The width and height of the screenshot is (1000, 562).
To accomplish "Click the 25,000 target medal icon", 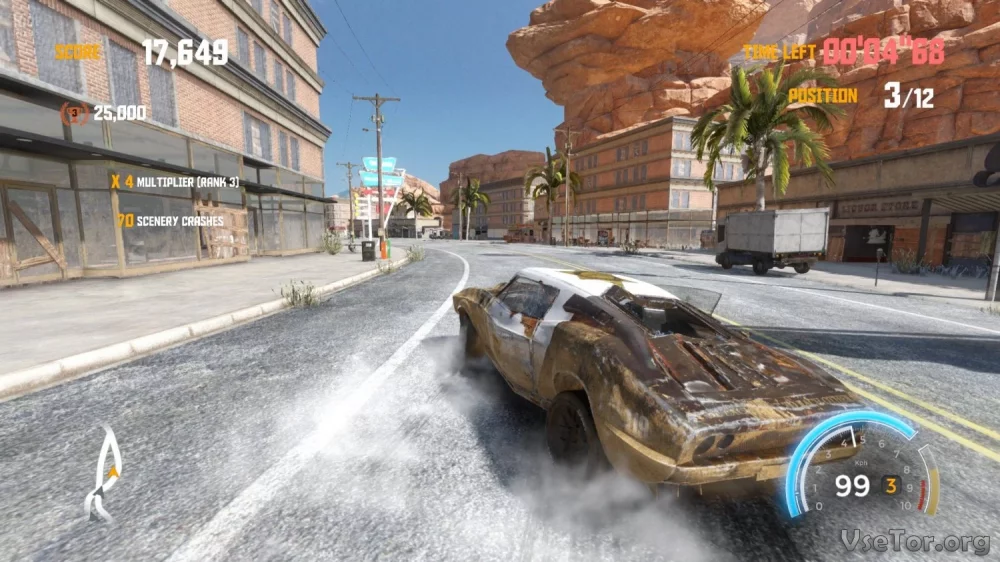I will [73, 113].
